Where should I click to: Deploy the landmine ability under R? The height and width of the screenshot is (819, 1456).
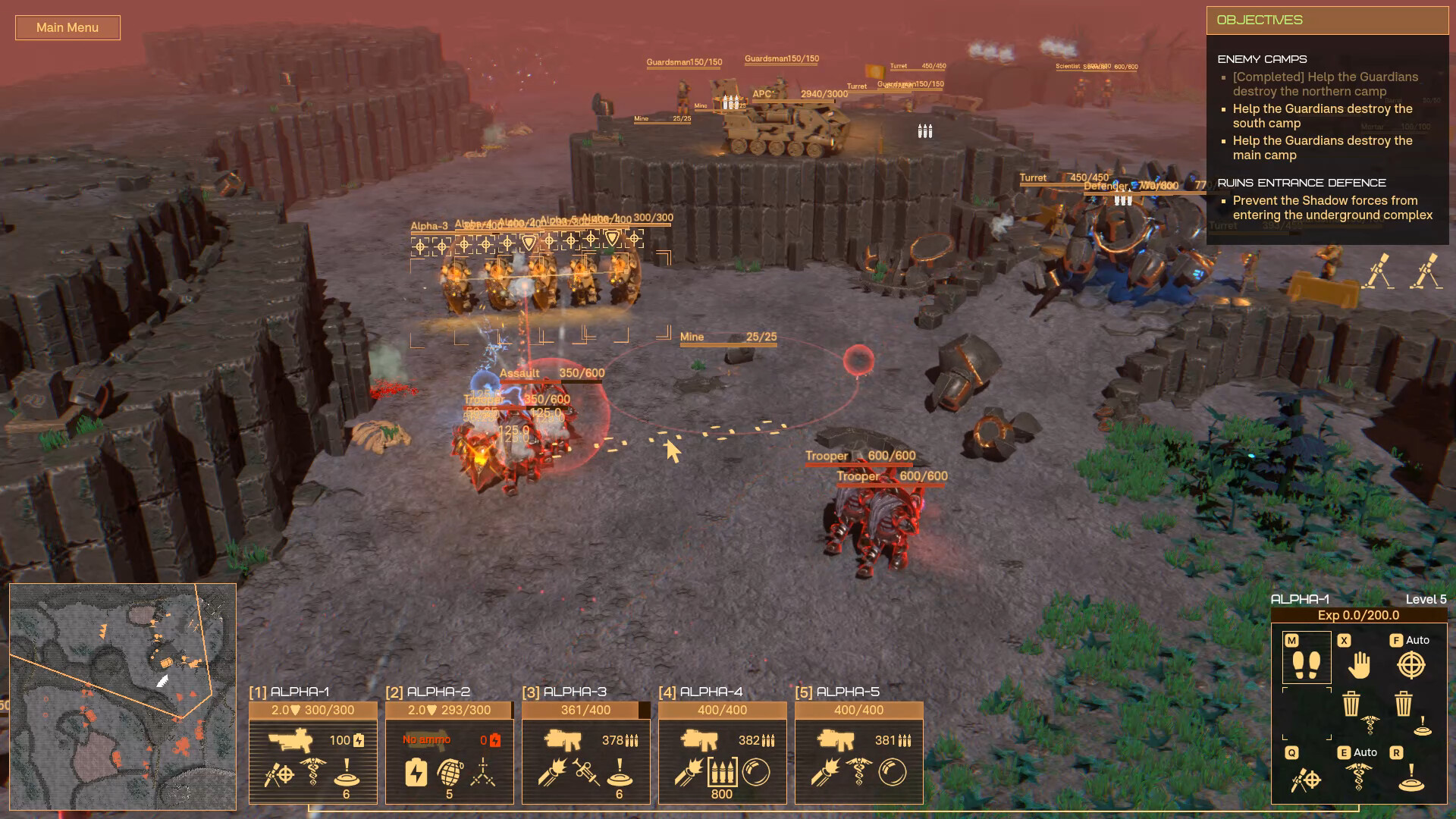(x=1410, y=779)
